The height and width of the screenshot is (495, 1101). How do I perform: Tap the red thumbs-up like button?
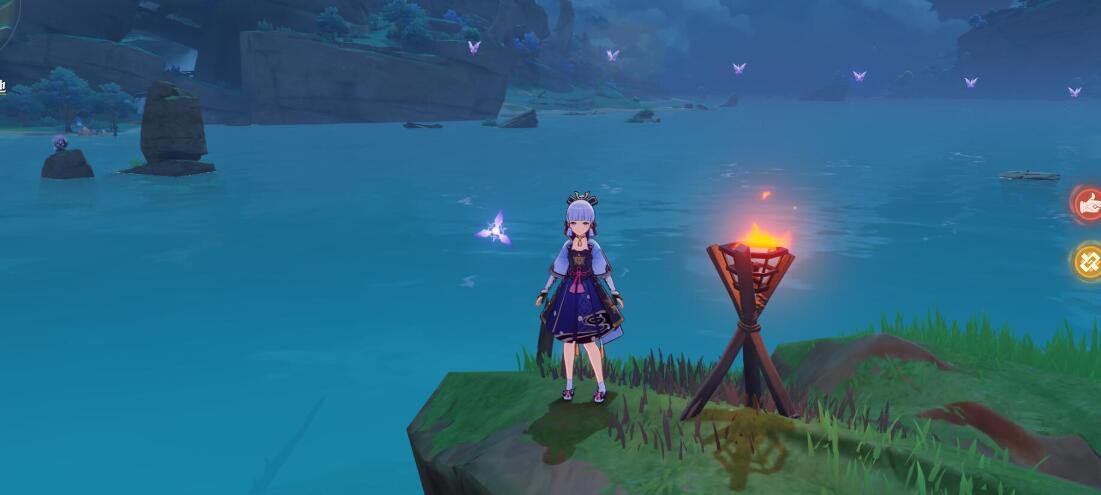[1089, 204]
